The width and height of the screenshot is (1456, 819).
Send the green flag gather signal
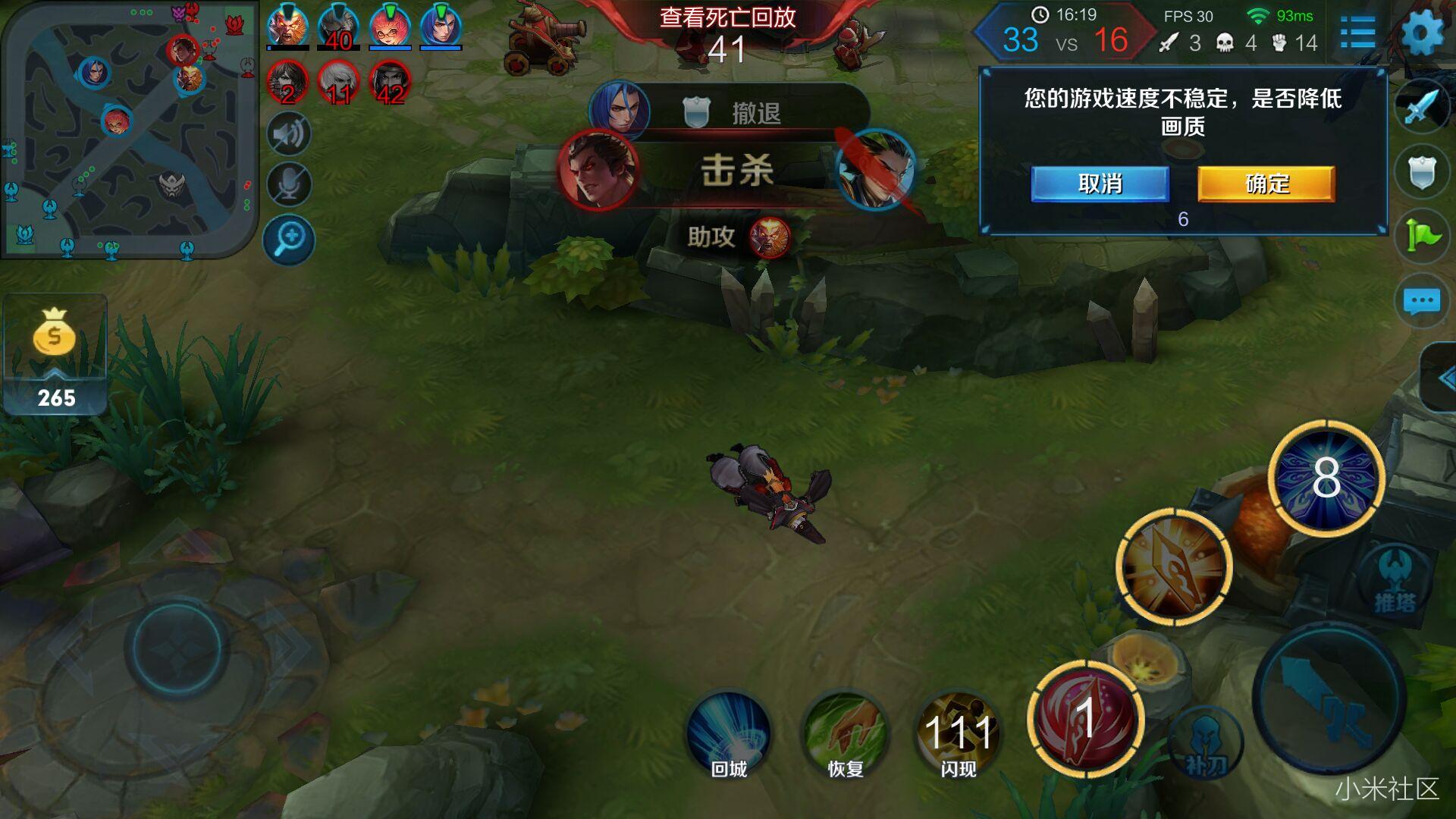(x=1422, y=236)
